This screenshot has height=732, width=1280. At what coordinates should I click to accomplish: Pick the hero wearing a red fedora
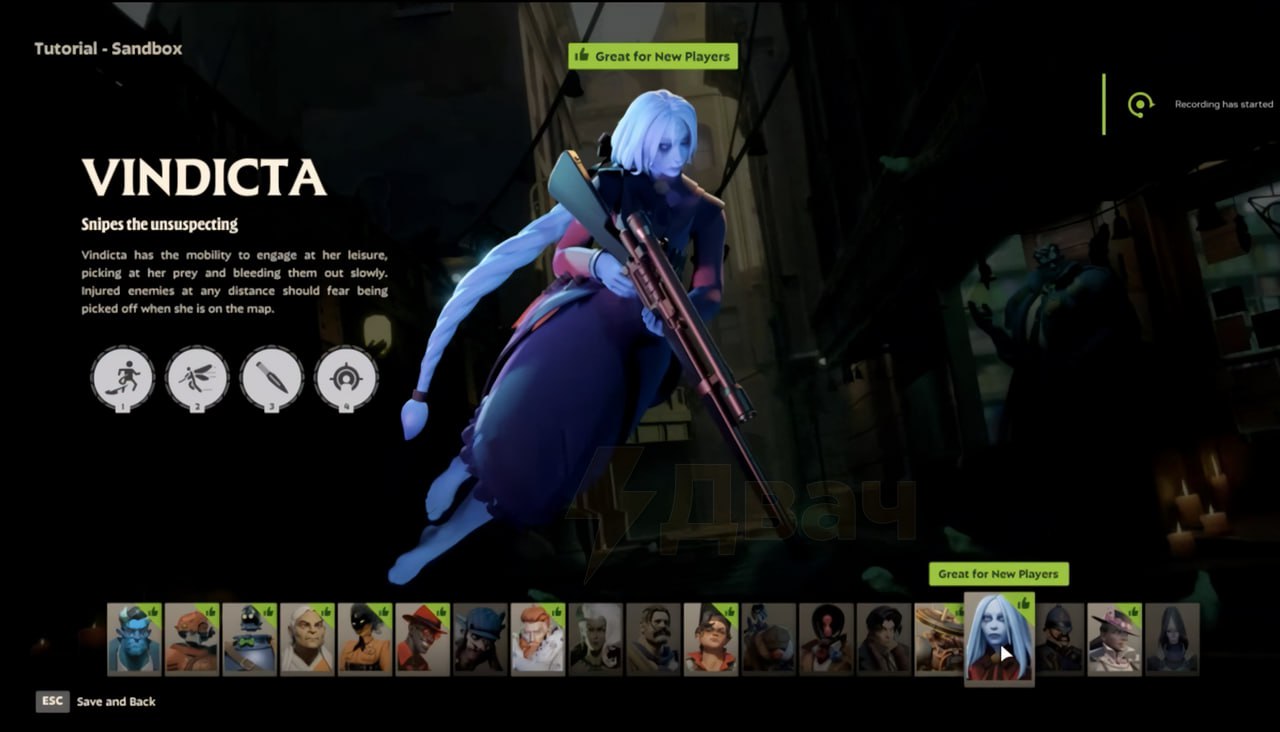(x=422, y=639)
